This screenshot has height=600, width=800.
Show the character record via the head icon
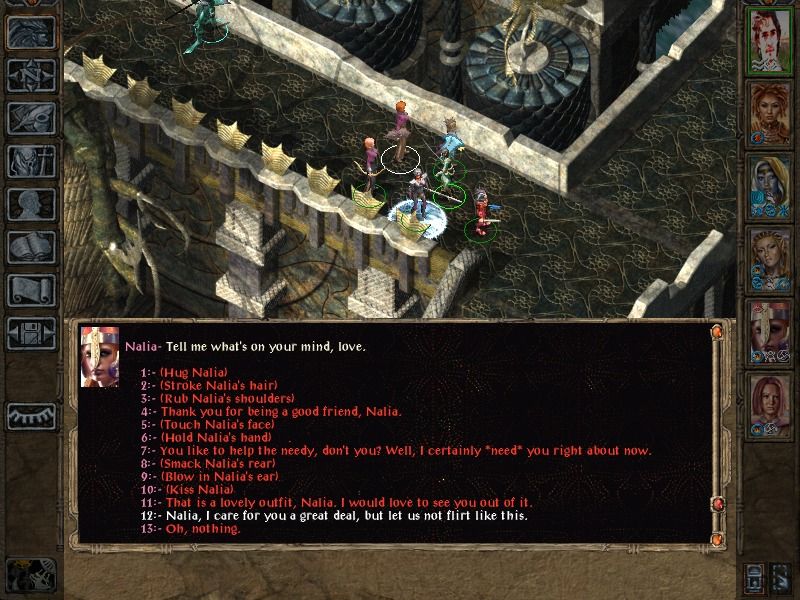click(x=31, y=204)
